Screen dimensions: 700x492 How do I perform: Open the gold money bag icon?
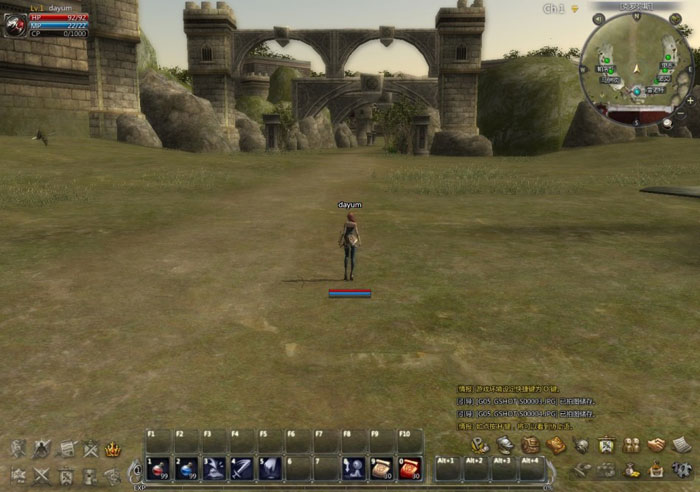pos(631,469)
